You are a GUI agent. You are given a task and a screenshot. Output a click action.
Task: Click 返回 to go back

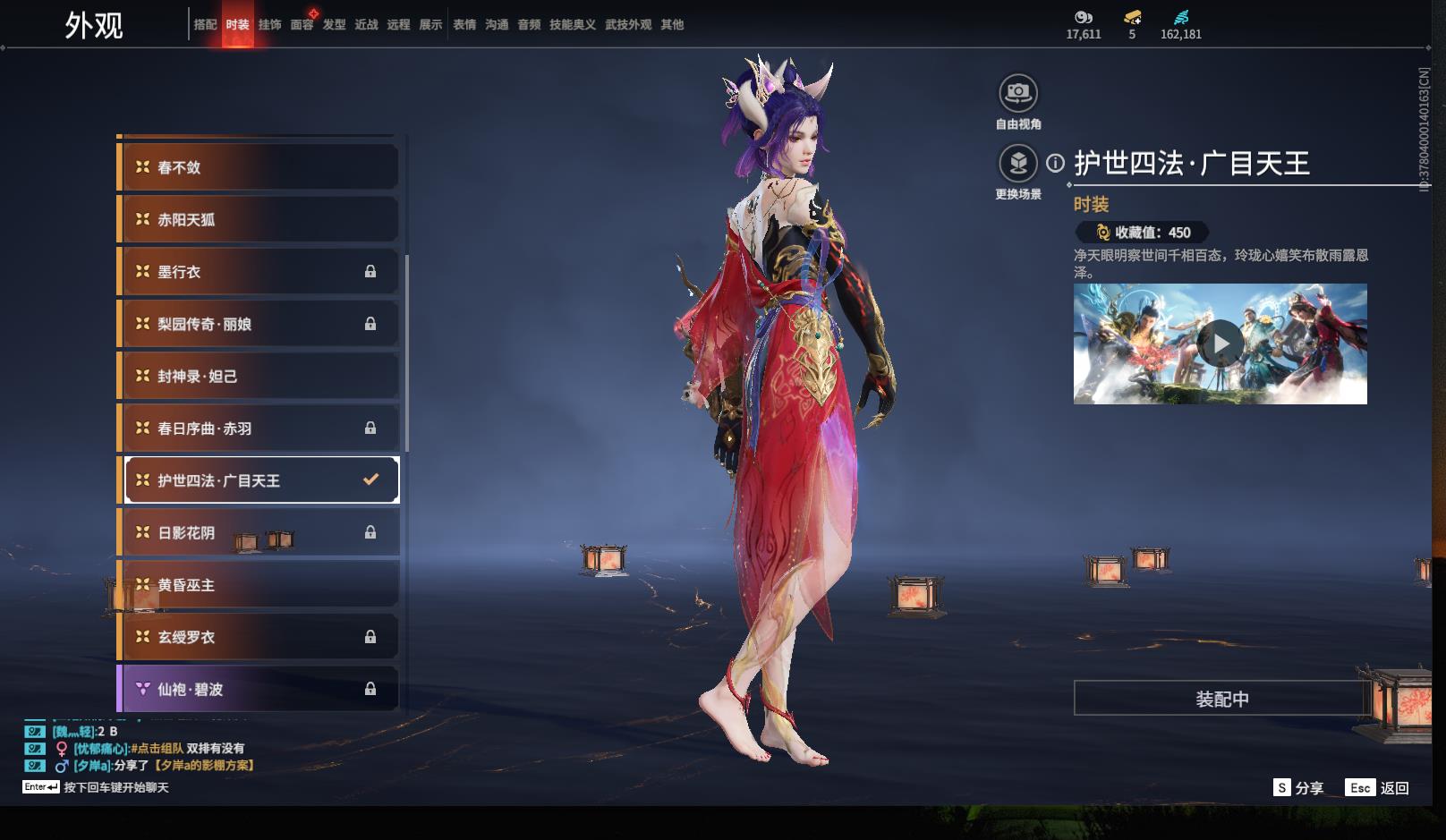[x=1378, y=788]
